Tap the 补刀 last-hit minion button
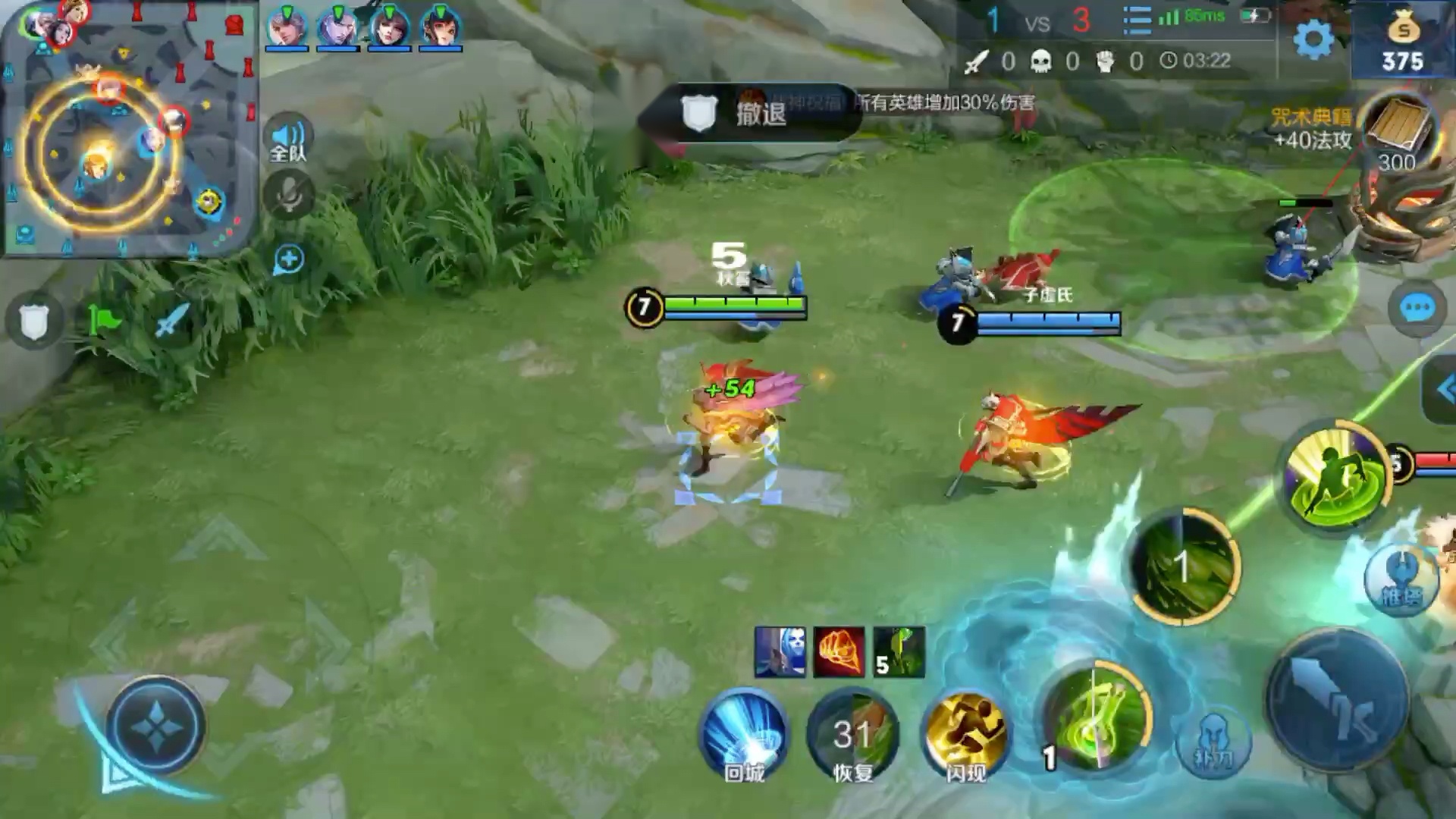This screenshot has width=1456, height=819. tap(1213, 742)
